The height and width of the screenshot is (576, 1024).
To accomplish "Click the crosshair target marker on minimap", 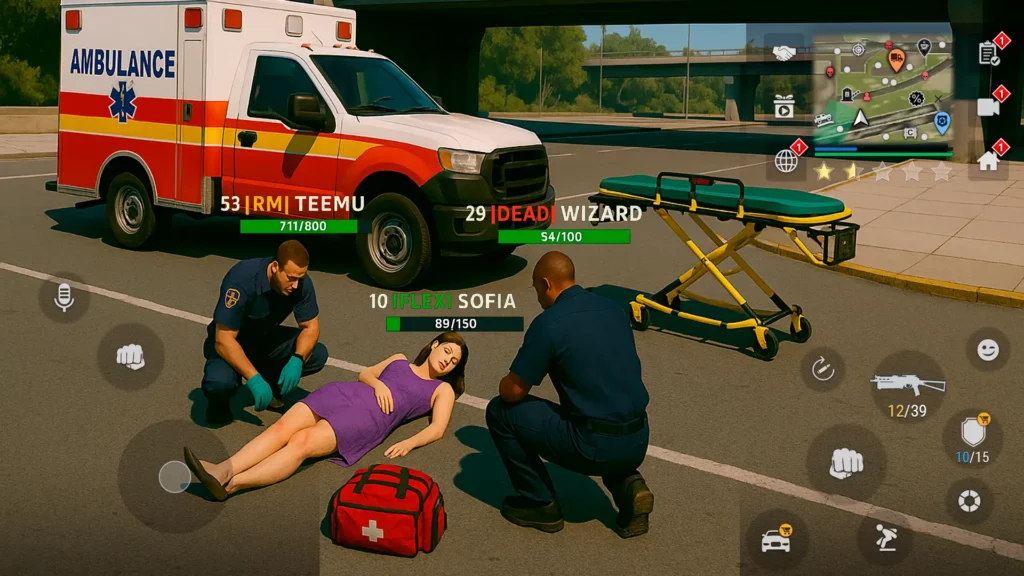I will [858, 48].
